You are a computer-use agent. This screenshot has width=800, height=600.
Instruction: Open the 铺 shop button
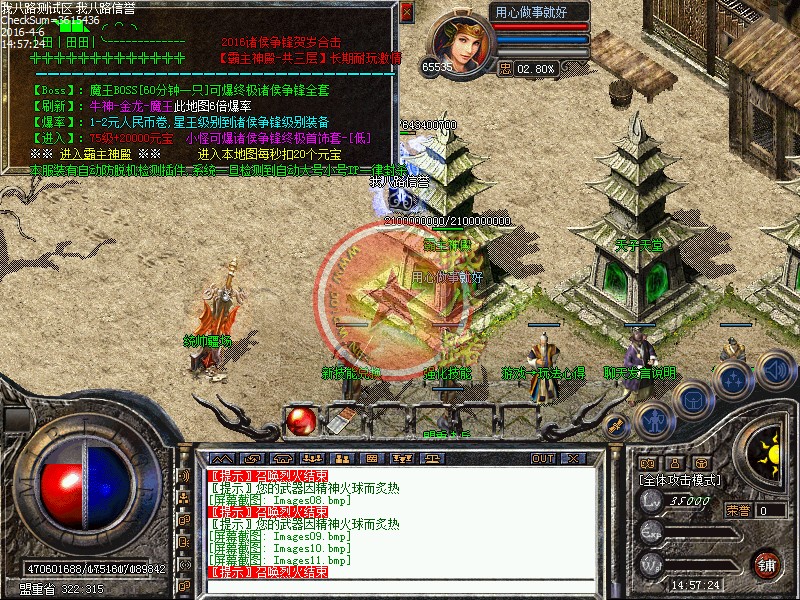(x=767, y=564)
